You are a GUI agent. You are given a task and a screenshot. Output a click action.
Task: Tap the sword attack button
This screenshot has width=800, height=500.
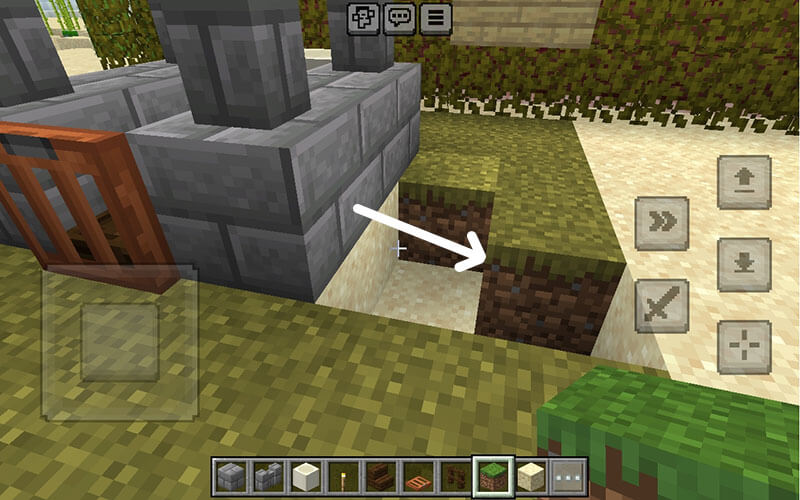click(662, 305)
